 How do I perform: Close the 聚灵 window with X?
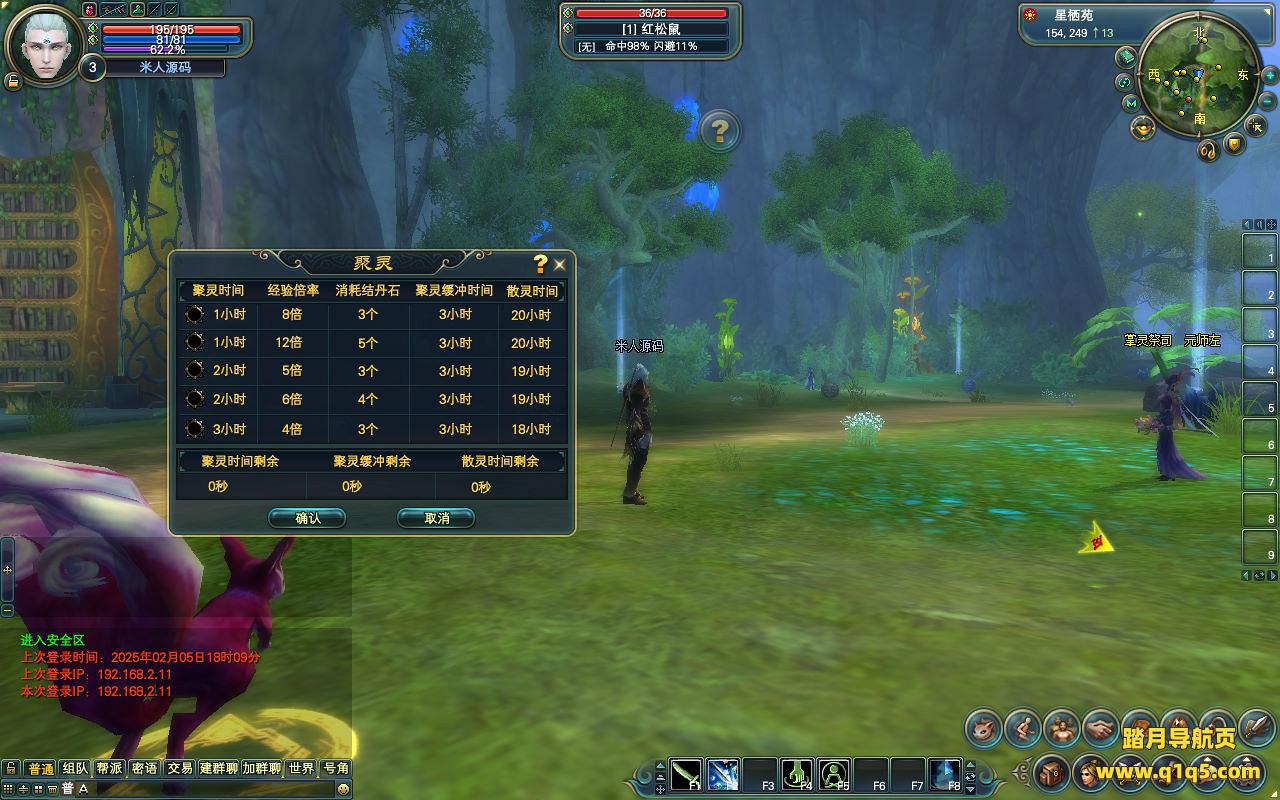click(559, 264)
